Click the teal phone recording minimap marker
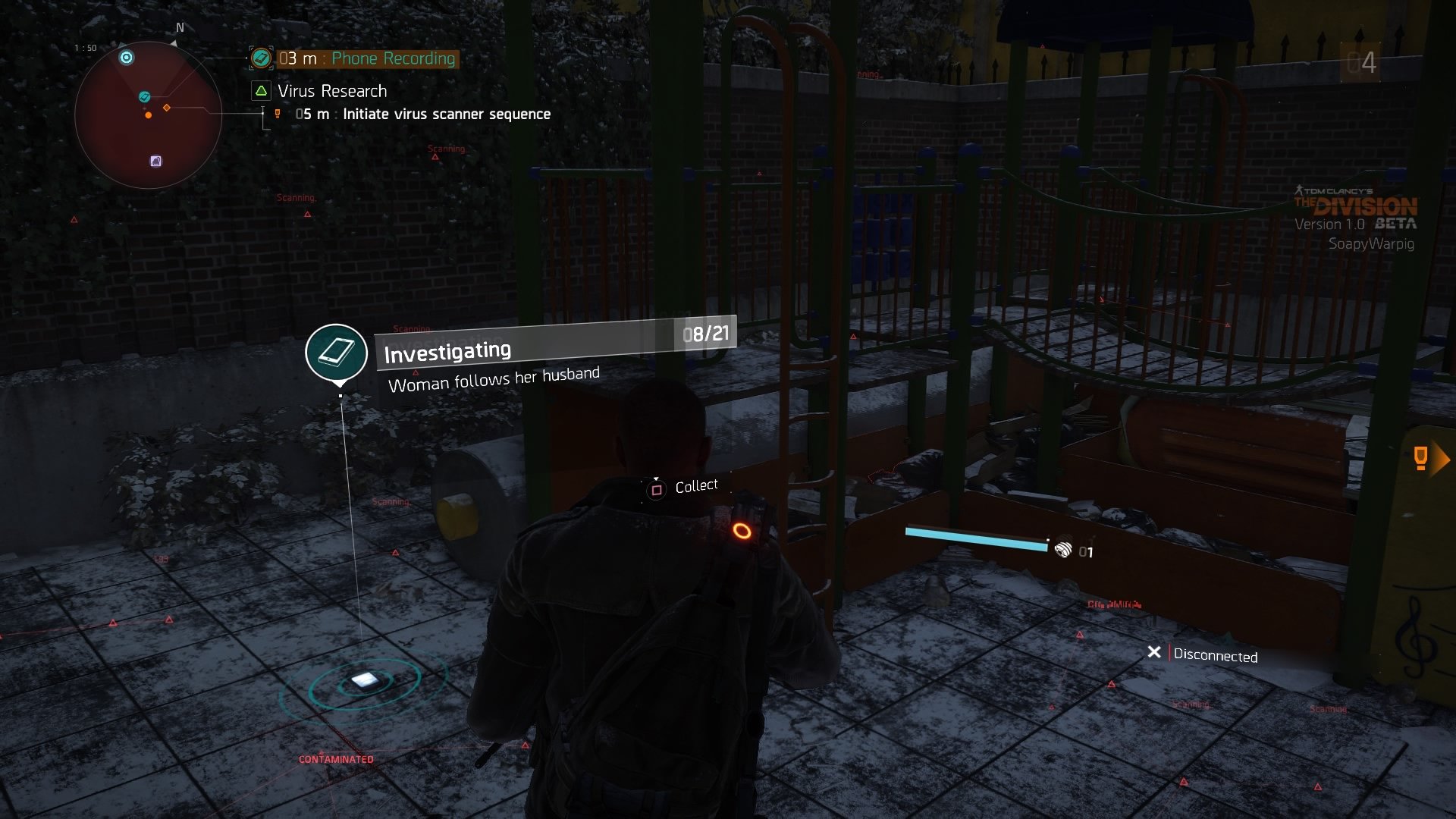This screenshot has height=819, width=1456. [x=144, y=97]
